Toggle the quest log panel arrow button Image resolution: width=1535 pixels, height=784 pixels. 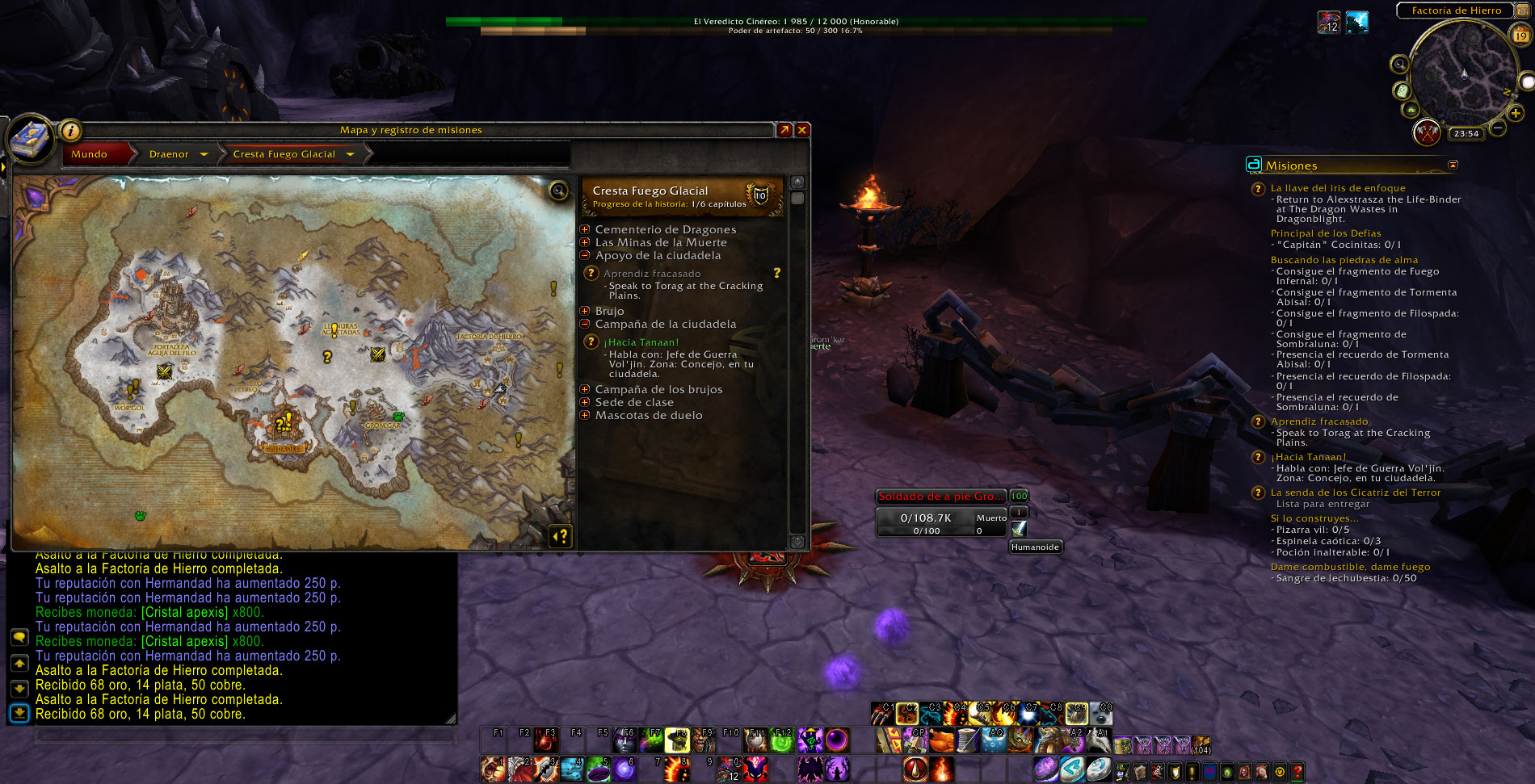[561, 536]
